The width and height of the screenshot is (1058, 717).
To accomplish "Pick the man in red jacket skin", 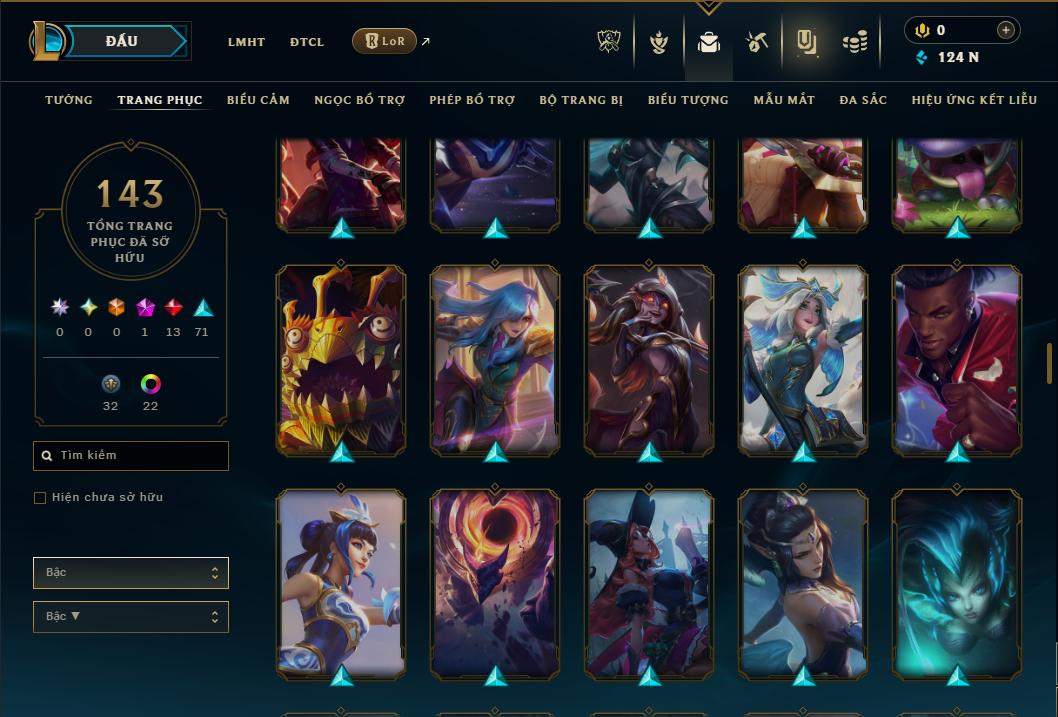I will [957, 358].
